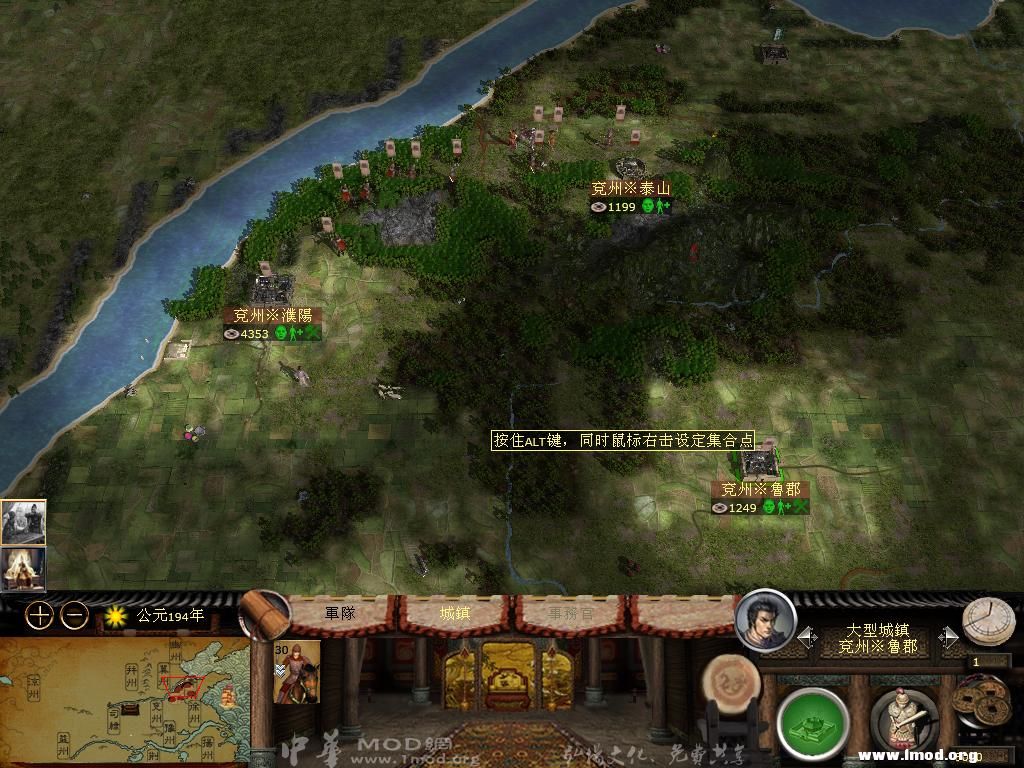The image size is (1024, 768).
Task: Open the 事務官 (agents) tab
Action: pyautogui.click(x=569, y=613)
